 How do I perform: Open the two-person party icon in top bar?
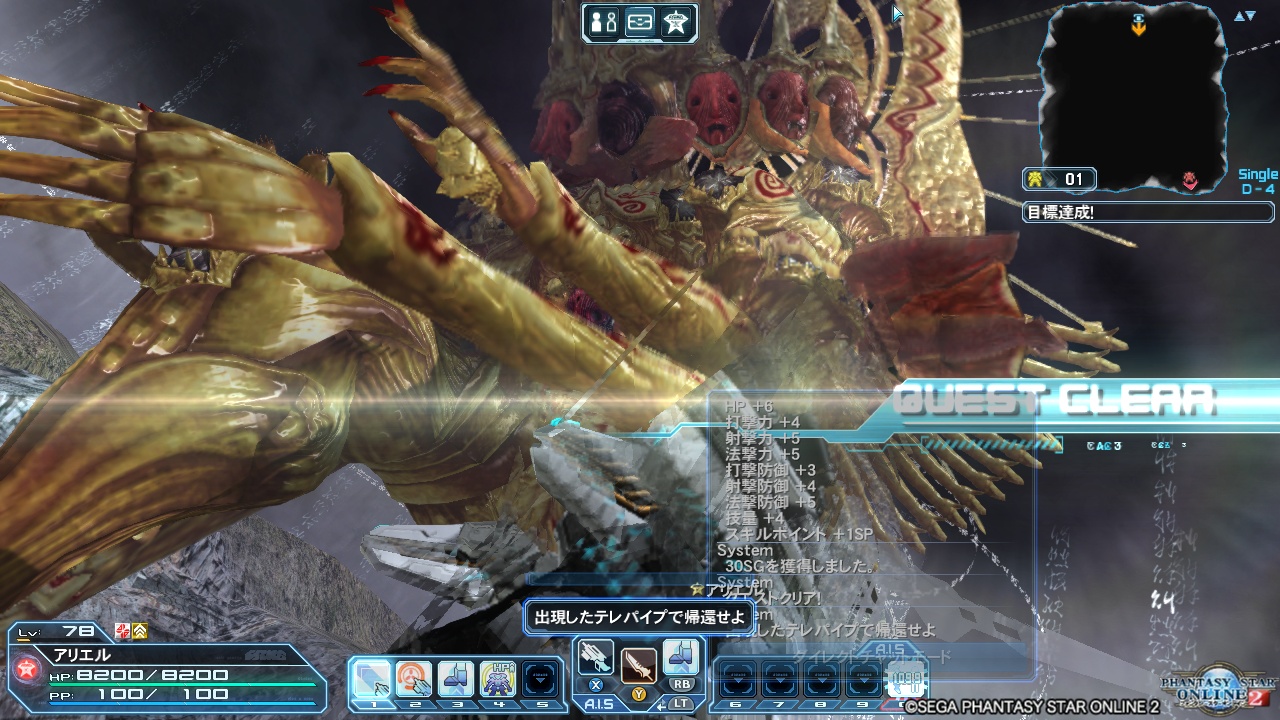tap(604, 23)
